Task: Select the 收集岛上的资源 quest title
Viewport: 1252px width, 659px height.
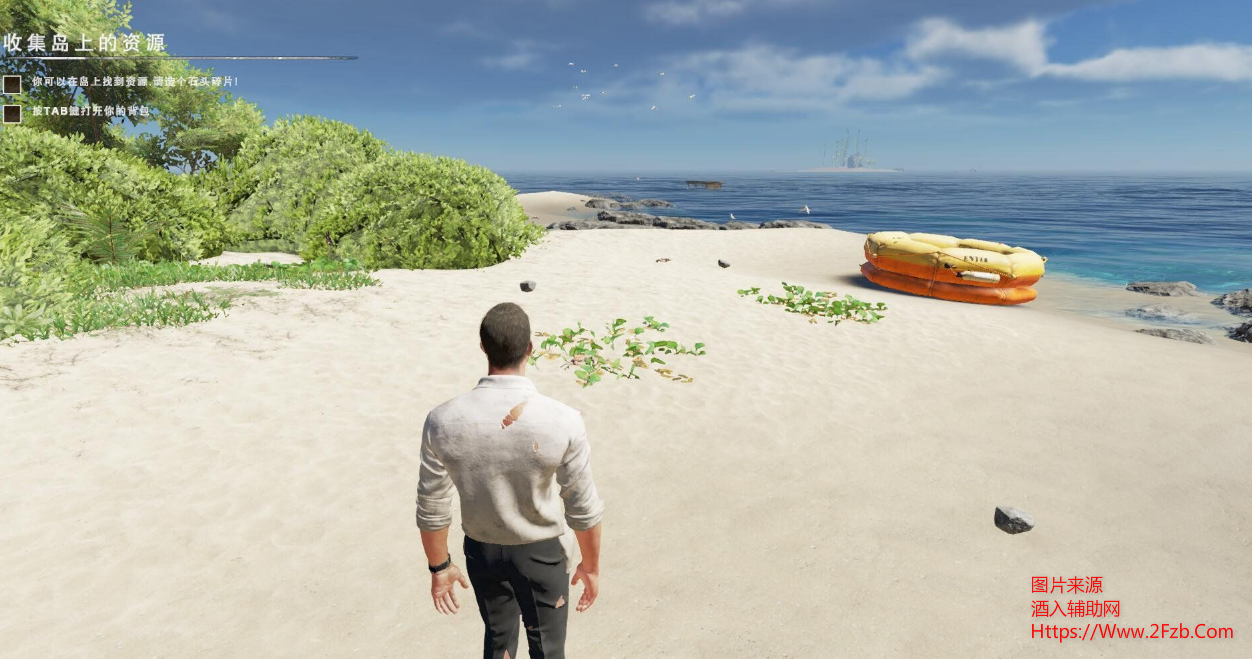Action: (84, 43)
